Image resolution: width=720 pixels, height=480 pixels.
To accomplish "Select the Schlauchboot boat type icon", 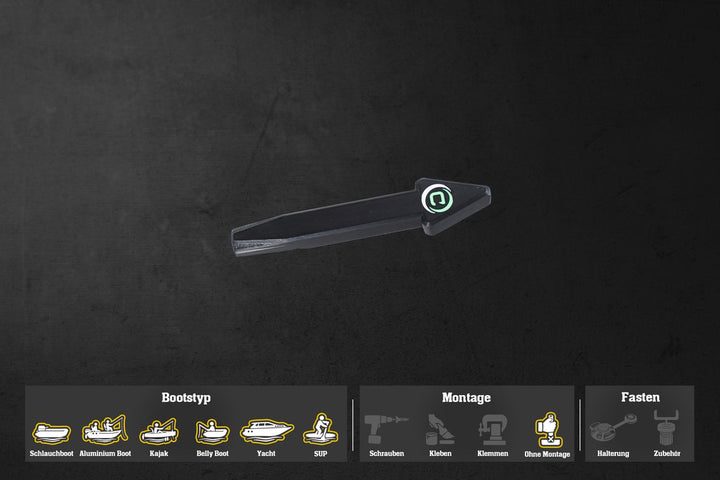I will (51, 432).
